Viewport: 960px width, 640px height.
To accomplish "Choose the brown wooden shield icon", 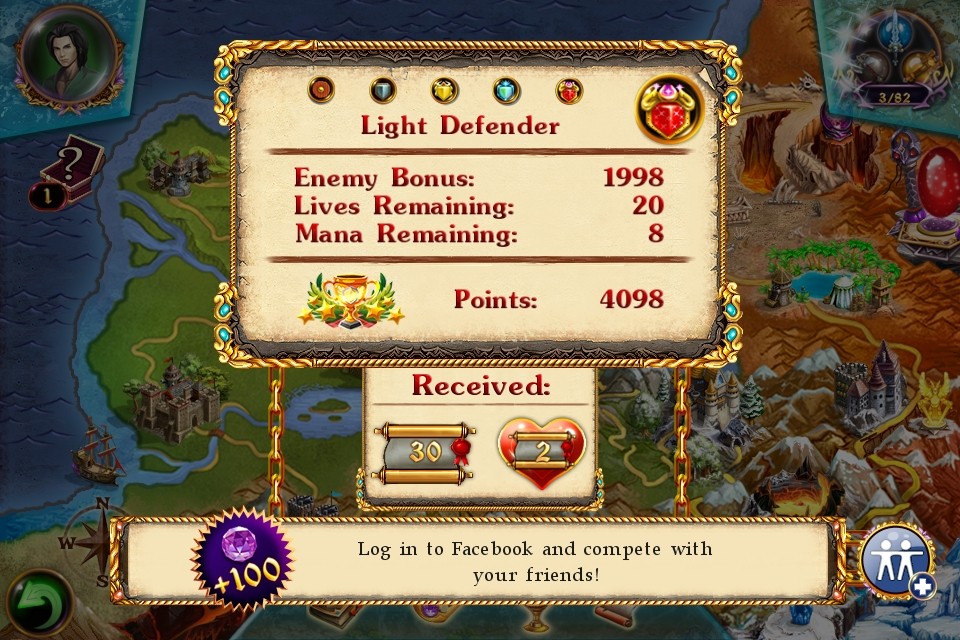I will coord(321,90).
